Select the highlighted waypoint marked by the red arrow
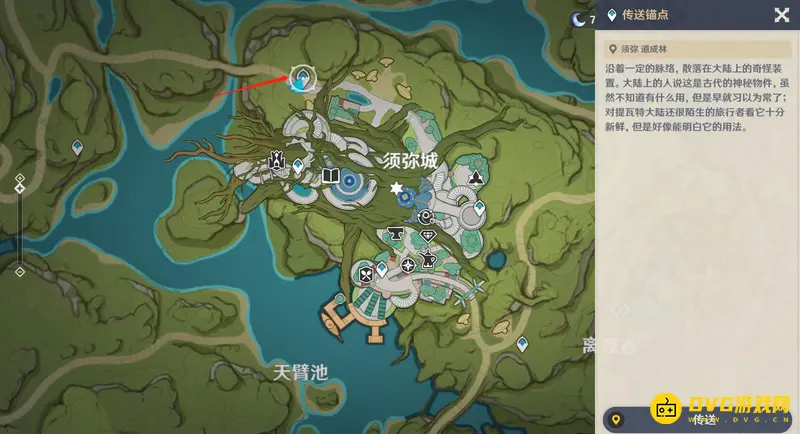 tap(302, 78)
